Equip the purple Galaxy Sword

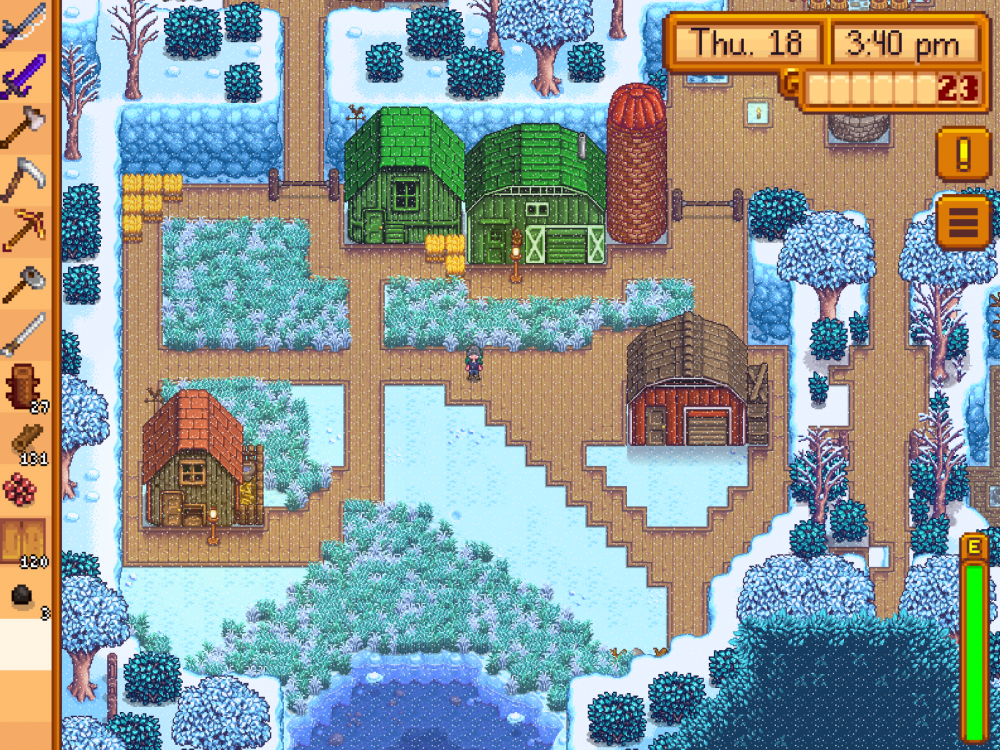pyautogui.click(x=25, y=75)
